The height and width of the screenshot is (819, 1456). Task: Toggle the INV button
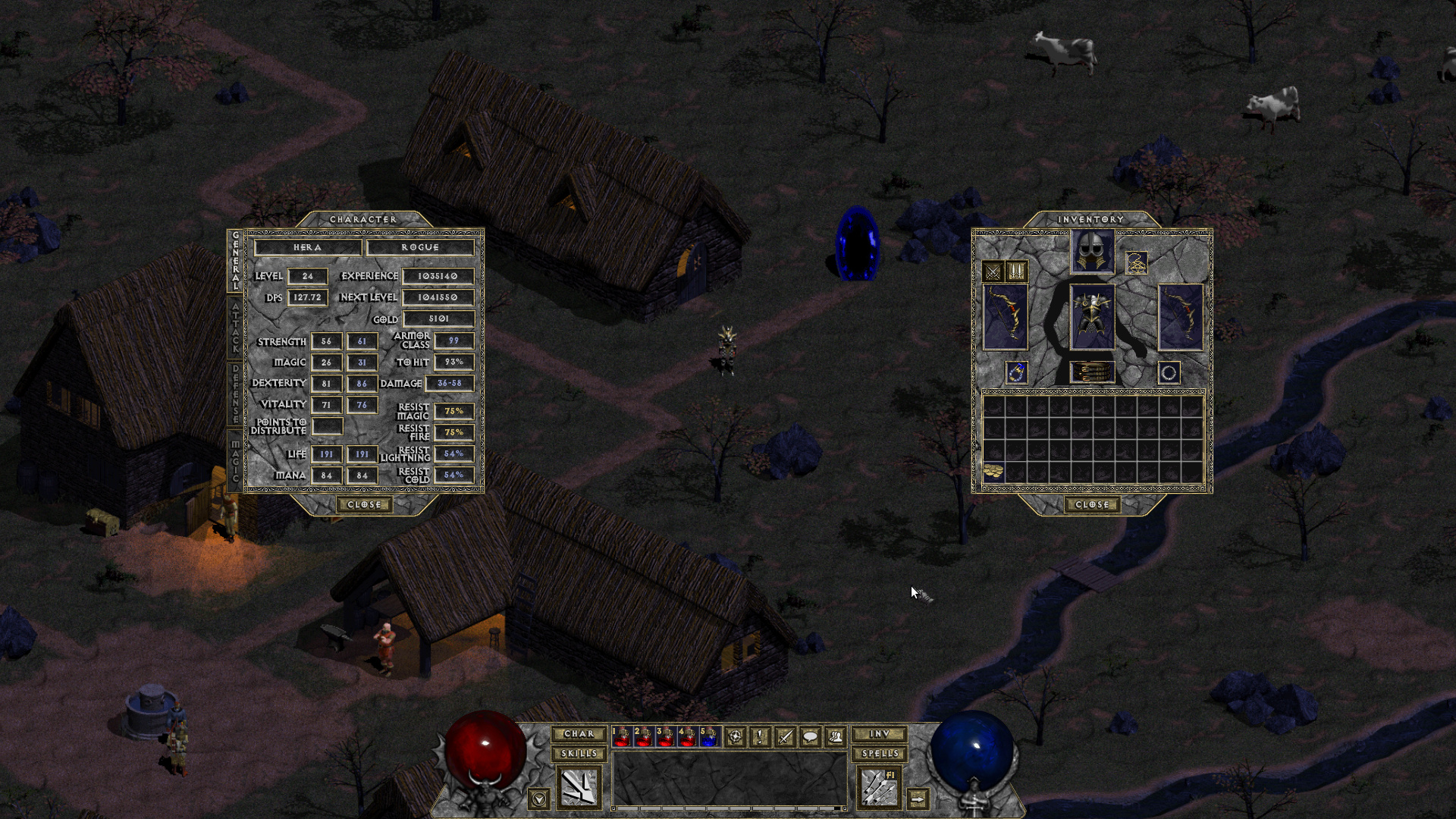click(x=879, y=734)
